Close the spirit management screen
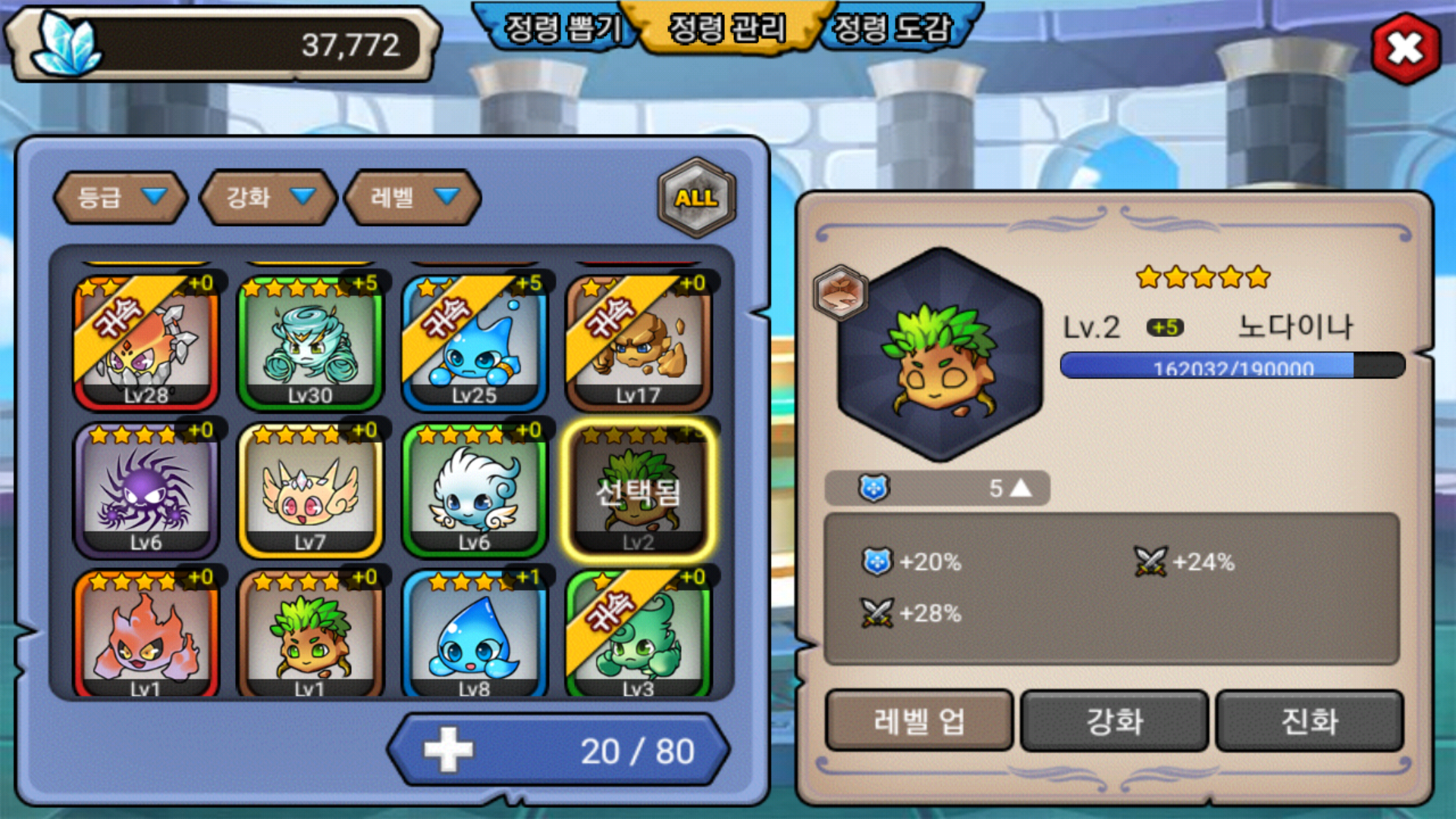The height and width of the screenshot is (819, 1456). [1405, 49]
